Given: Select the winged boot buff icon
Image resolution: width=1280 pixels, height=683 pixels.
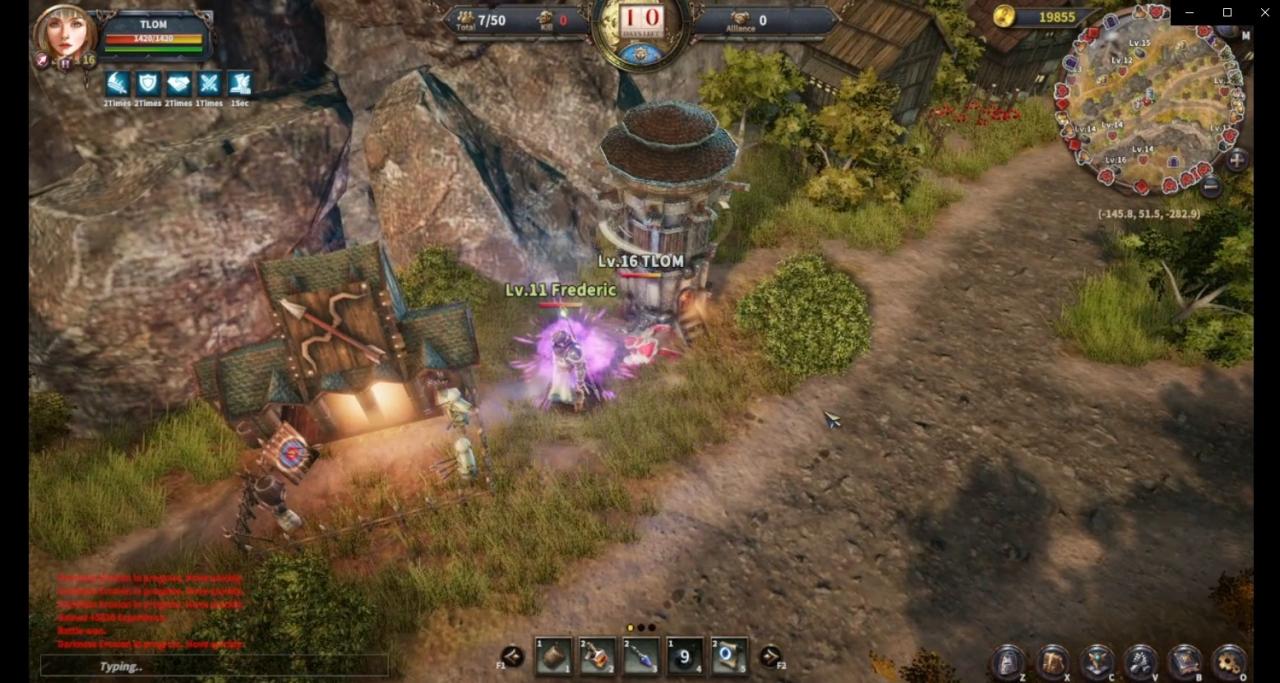Looking at the screenshot, I should pos(240,84).
